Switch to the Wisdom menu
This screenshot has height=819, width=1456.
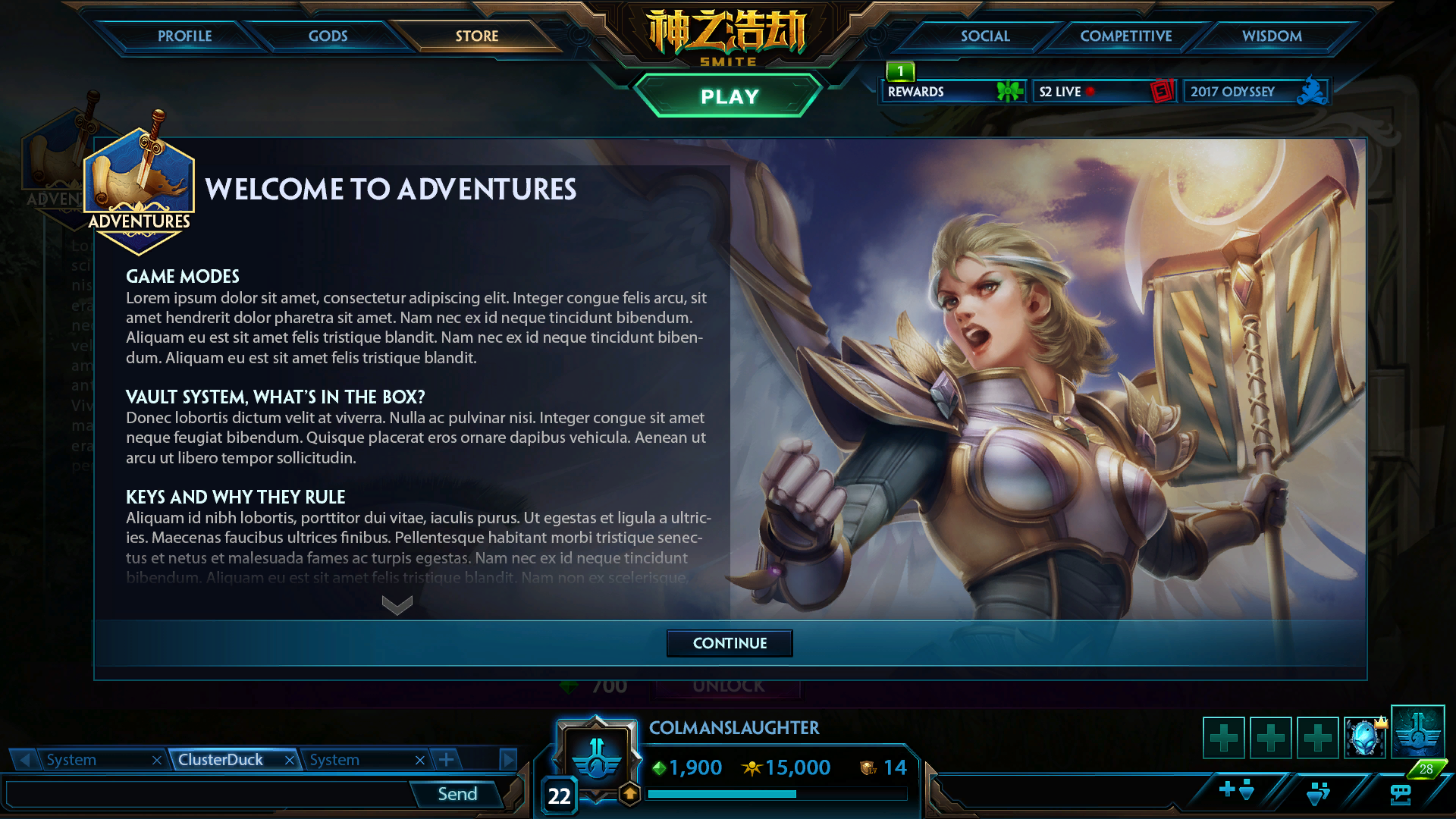1271,36
